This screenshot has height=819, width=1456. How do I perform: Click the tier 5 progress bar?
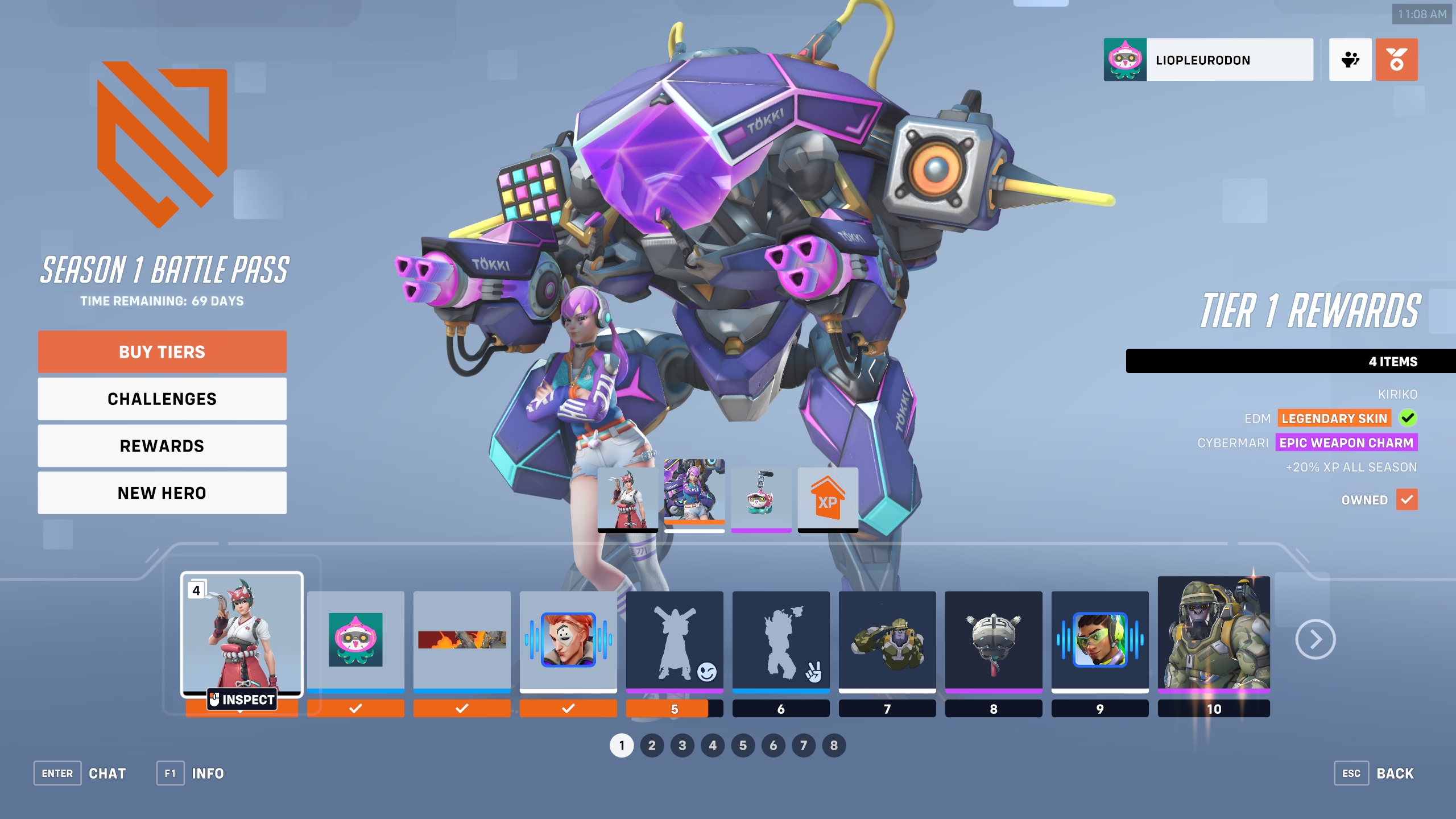675,709
